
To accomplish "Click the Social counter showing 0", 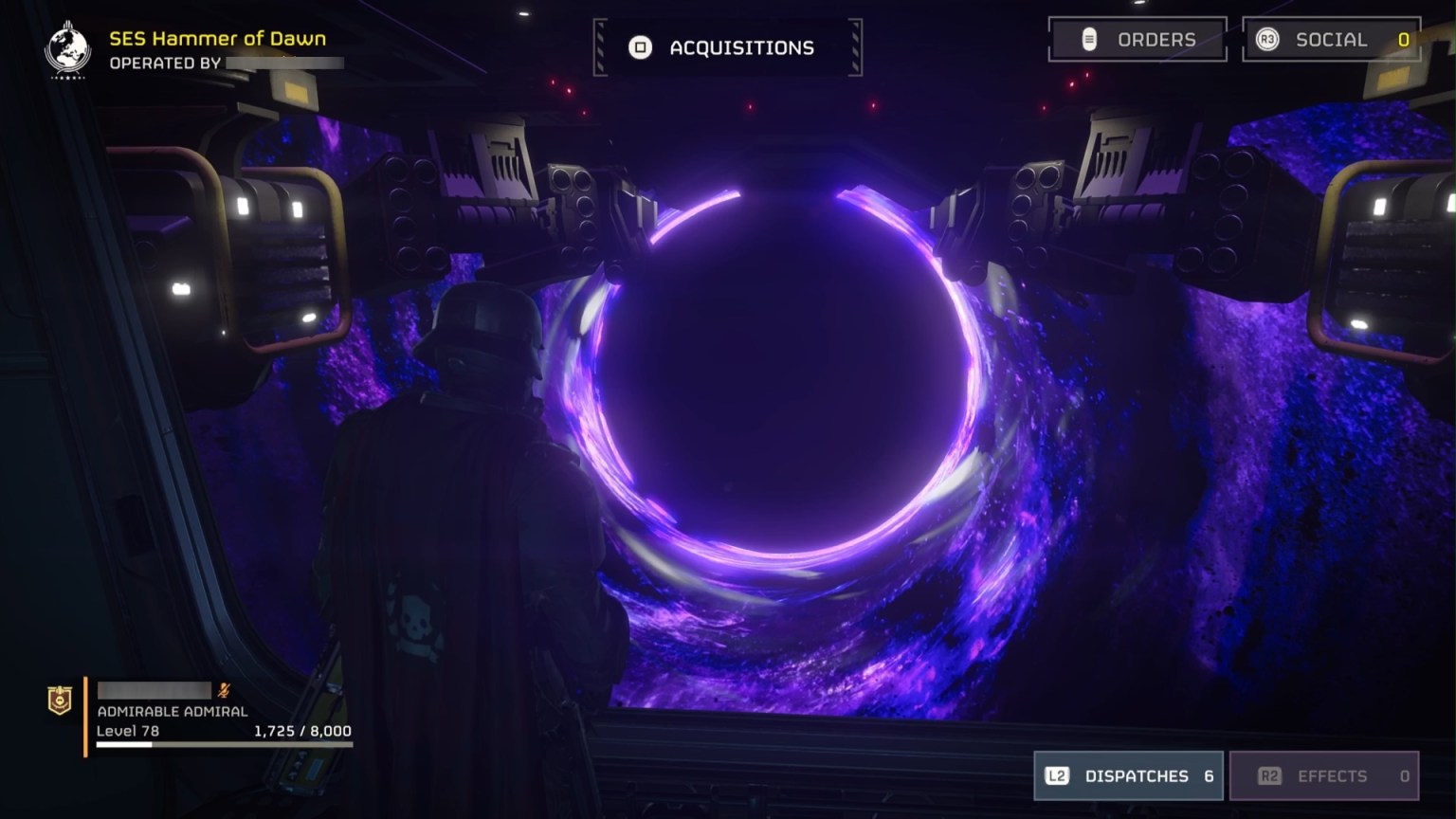I will click(x=1401, y=40).
